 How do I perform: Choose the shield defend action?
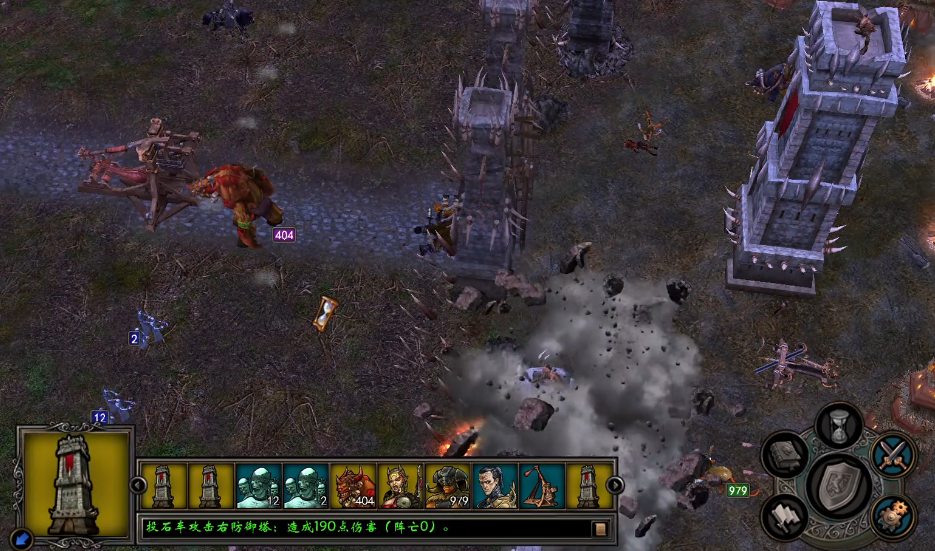pos(840,484)
